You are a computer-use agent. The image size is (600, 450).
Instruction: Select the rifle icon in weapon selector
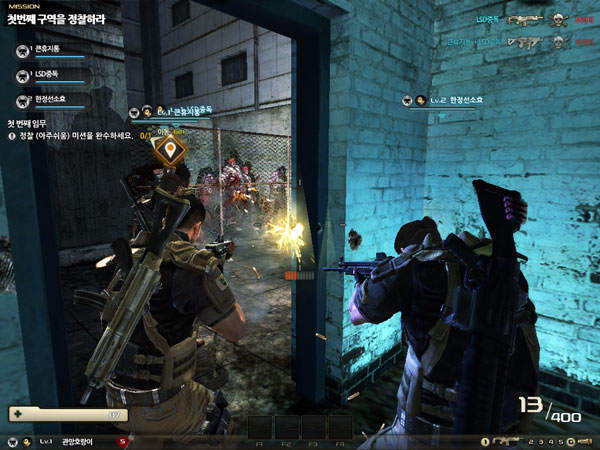pyautogui.click(x=509, y=441)
